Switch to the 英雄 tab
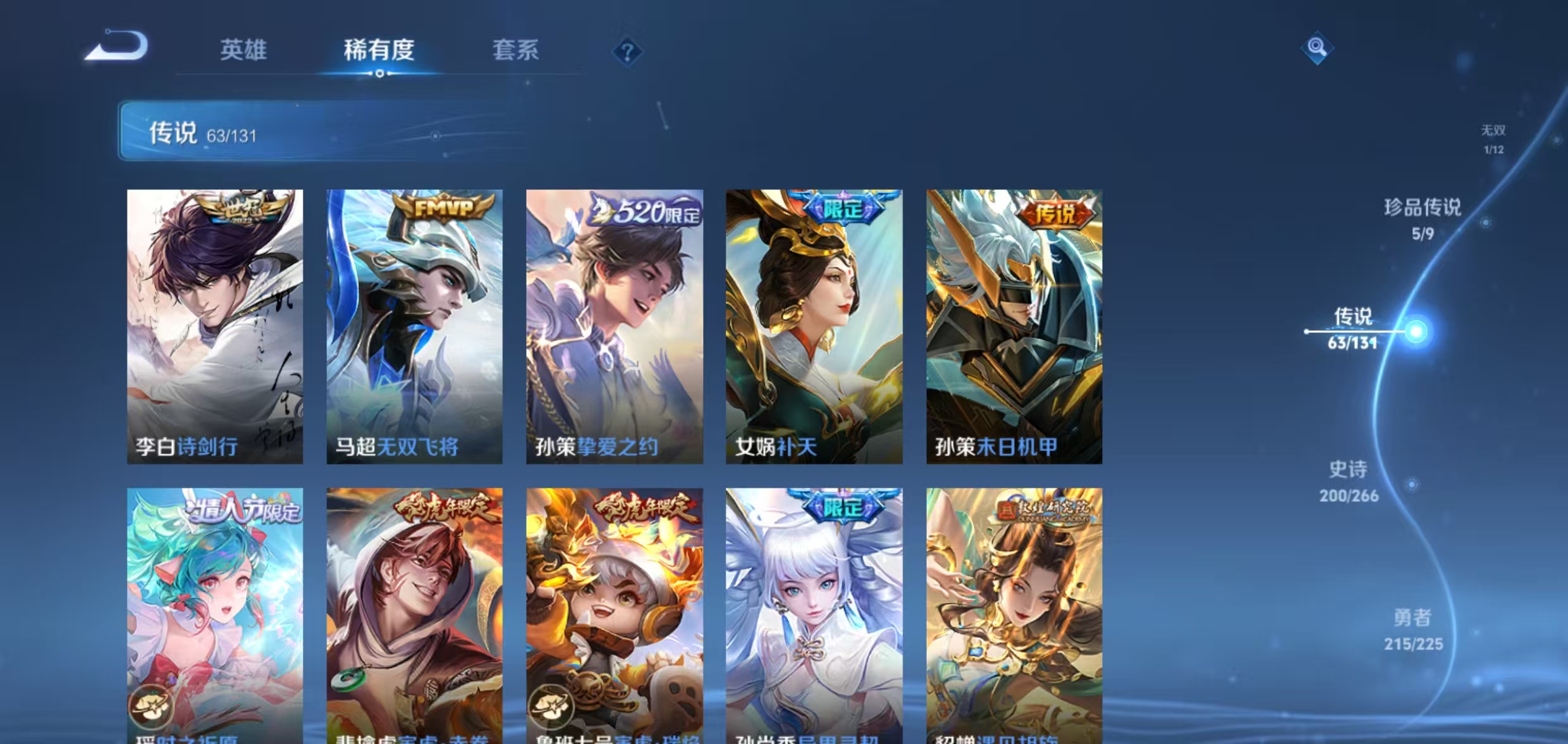 coord(243,51)
